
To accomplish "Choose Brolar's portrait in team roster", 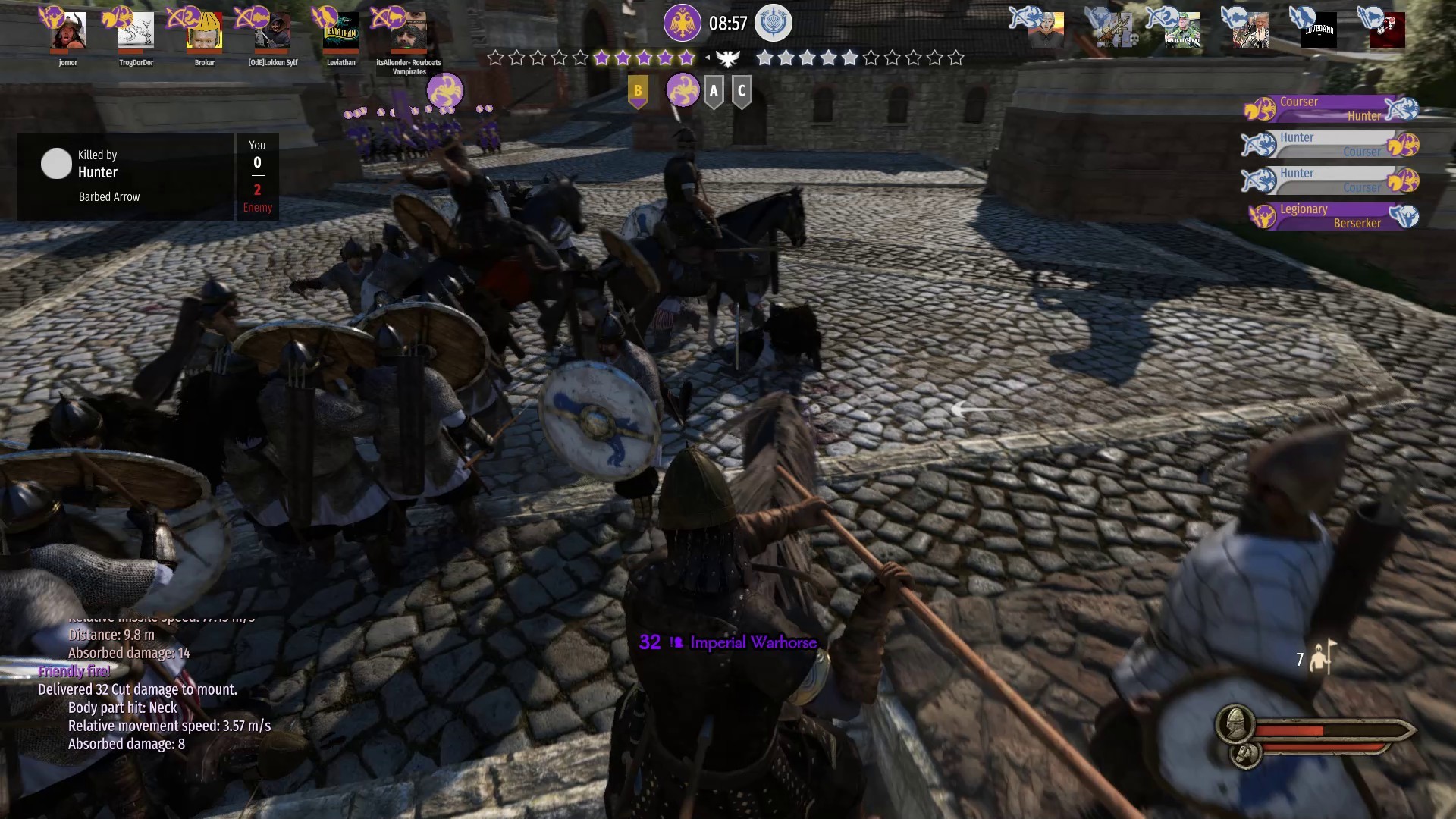I will pos(205,31).
